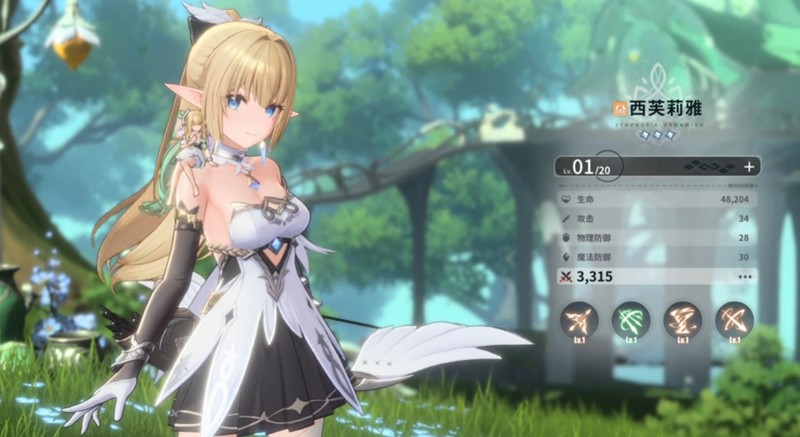The image size is (800, 437).
Task: Open the three-dots menu beside power 3,315
Action: pyautogui.click(x=743, y=276)
